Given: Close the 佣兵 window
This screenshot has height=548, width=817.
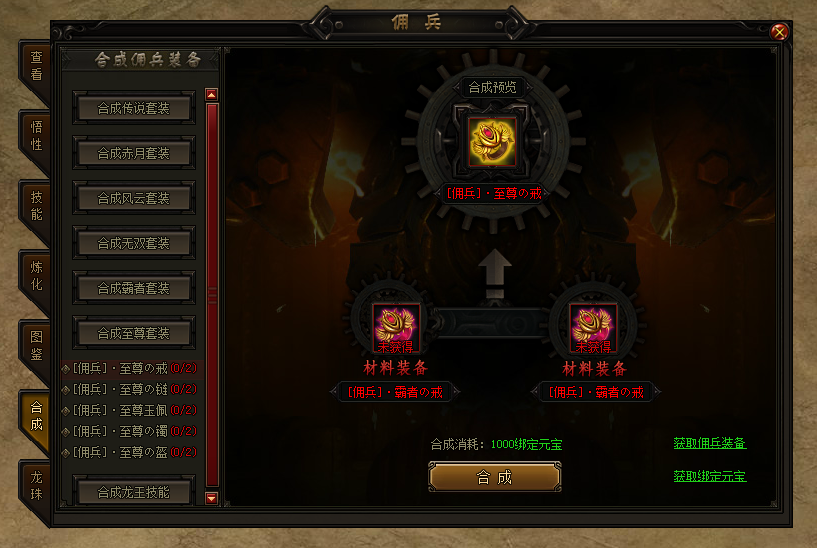Looking at the screenshot, I should 780,31.
